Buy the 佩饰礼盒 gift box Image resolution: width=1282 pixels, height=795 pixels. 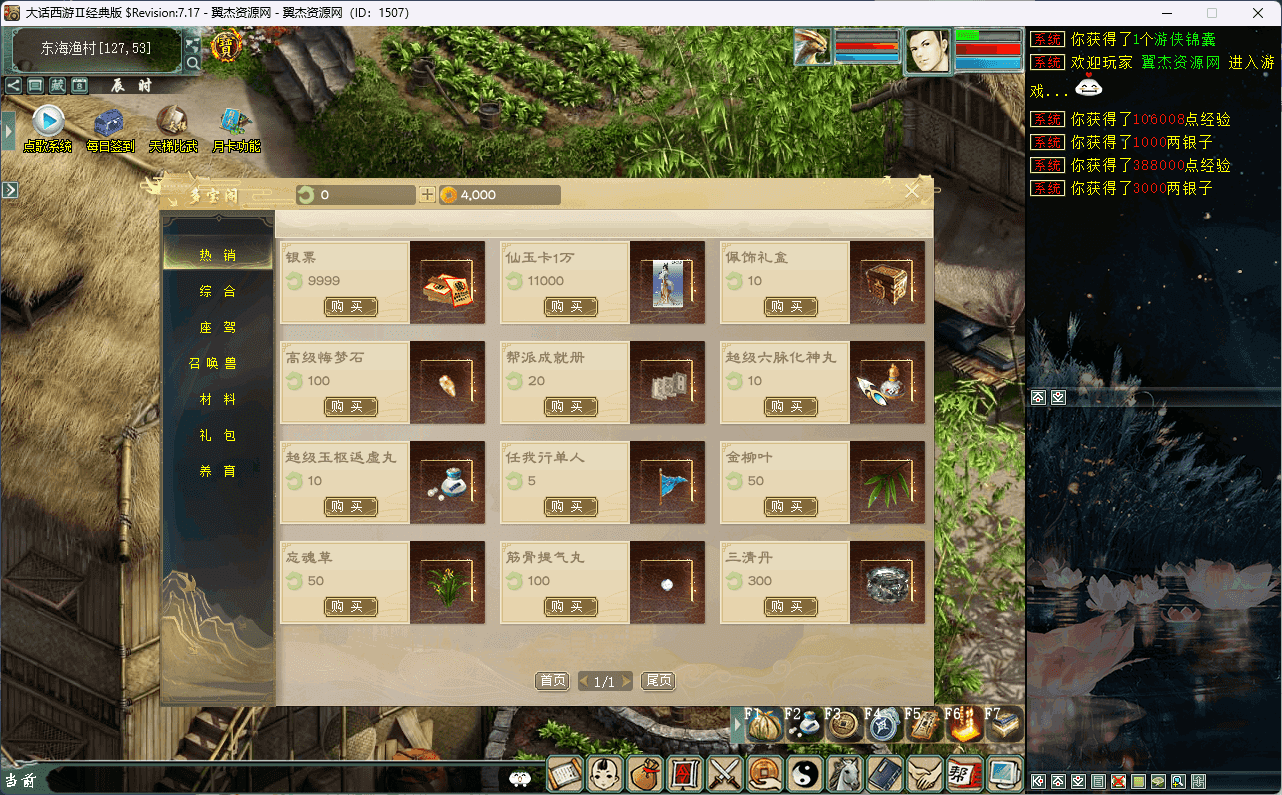[791, 307]
